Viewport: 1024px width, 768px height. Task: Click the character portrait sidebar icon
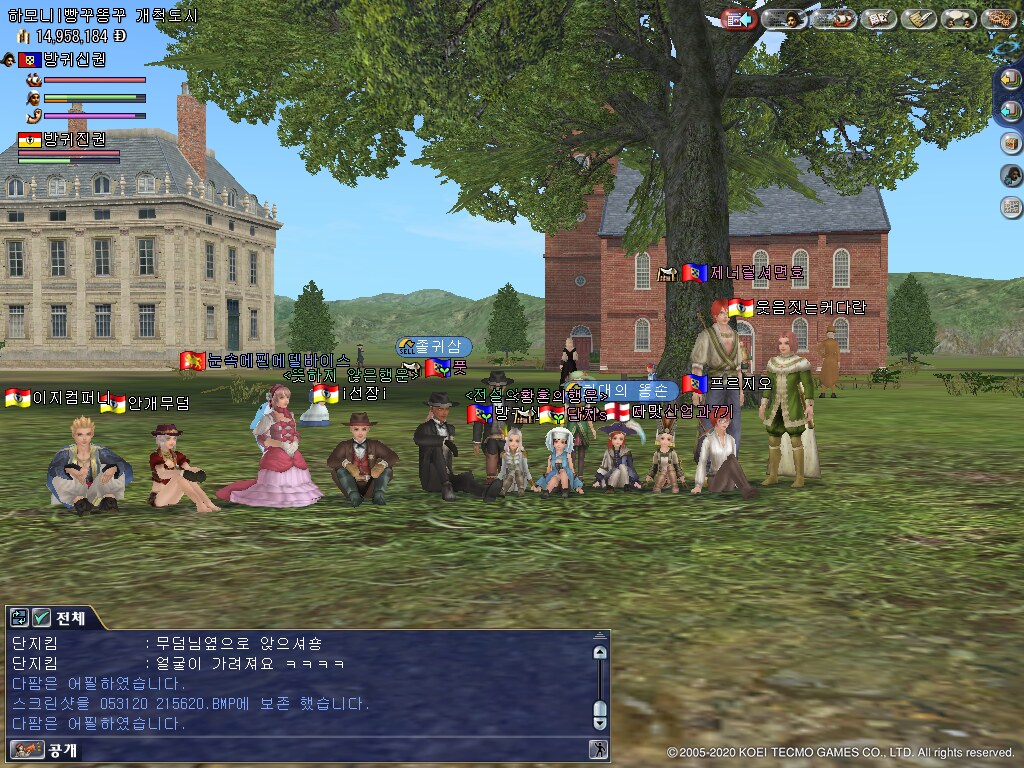(1011, 175)
